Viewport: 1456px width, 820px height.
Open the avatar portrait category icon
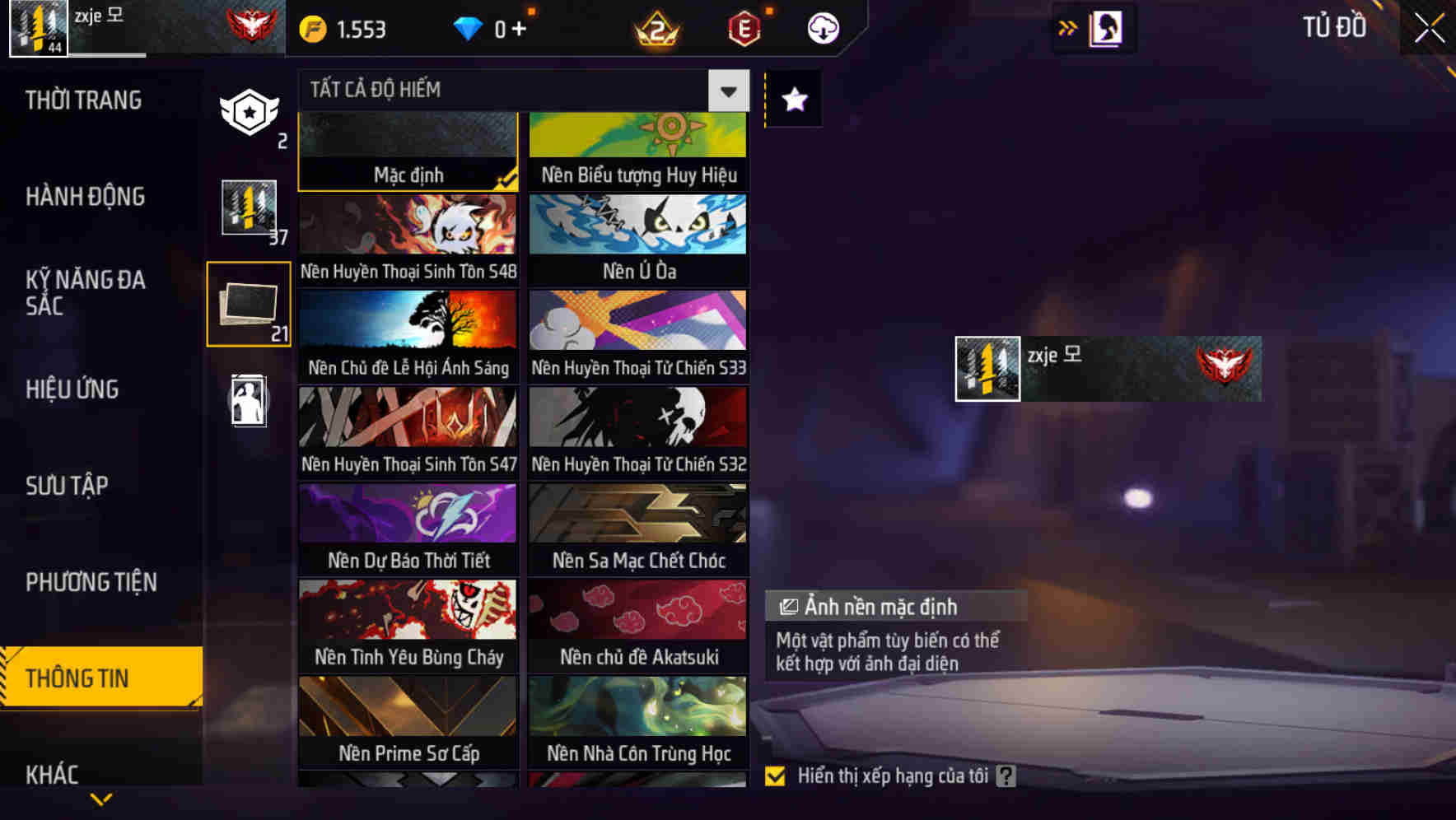tap(248, 401)
